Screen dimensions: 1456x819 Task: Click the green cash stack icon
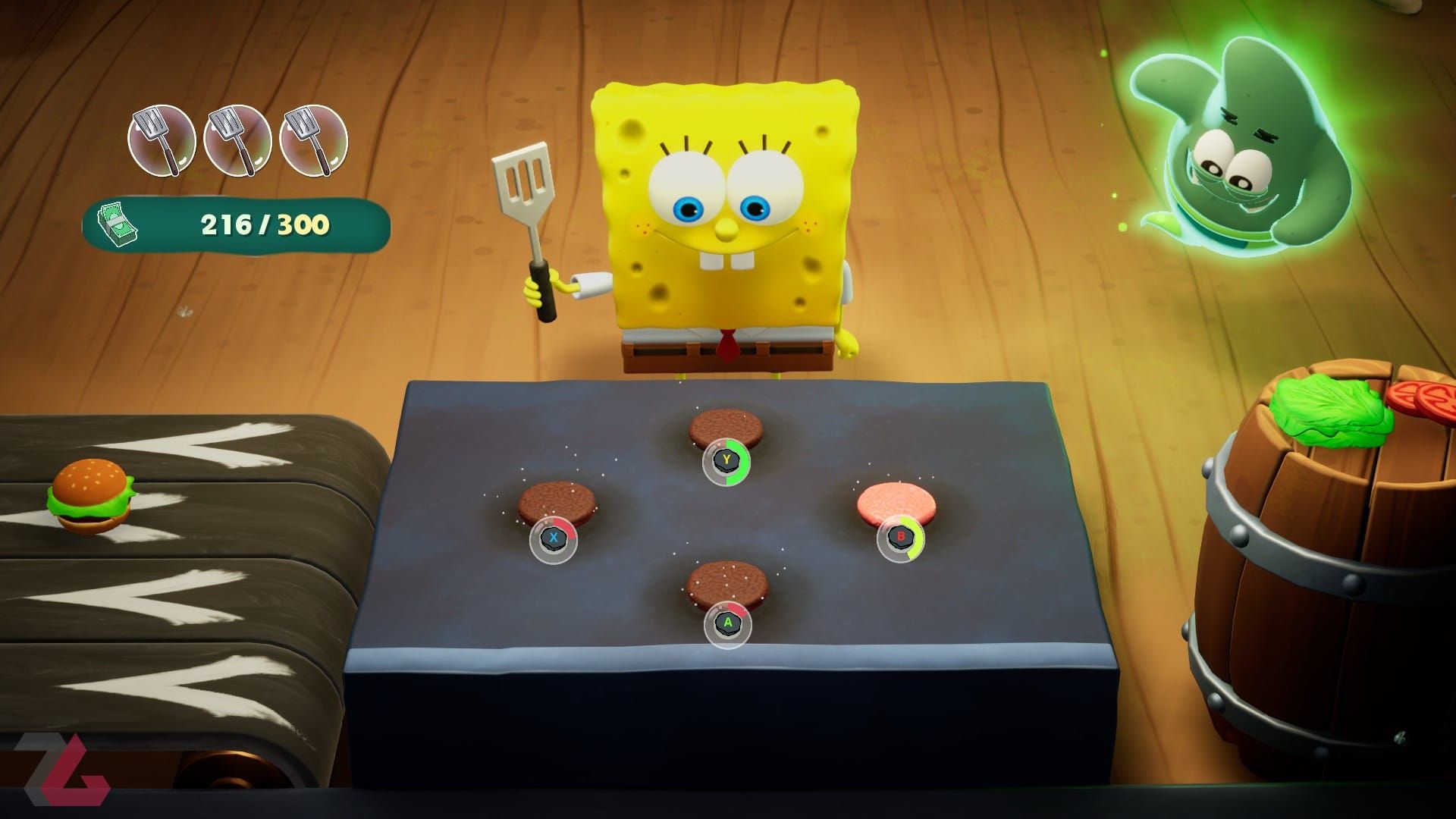click(x=118, y=224)
